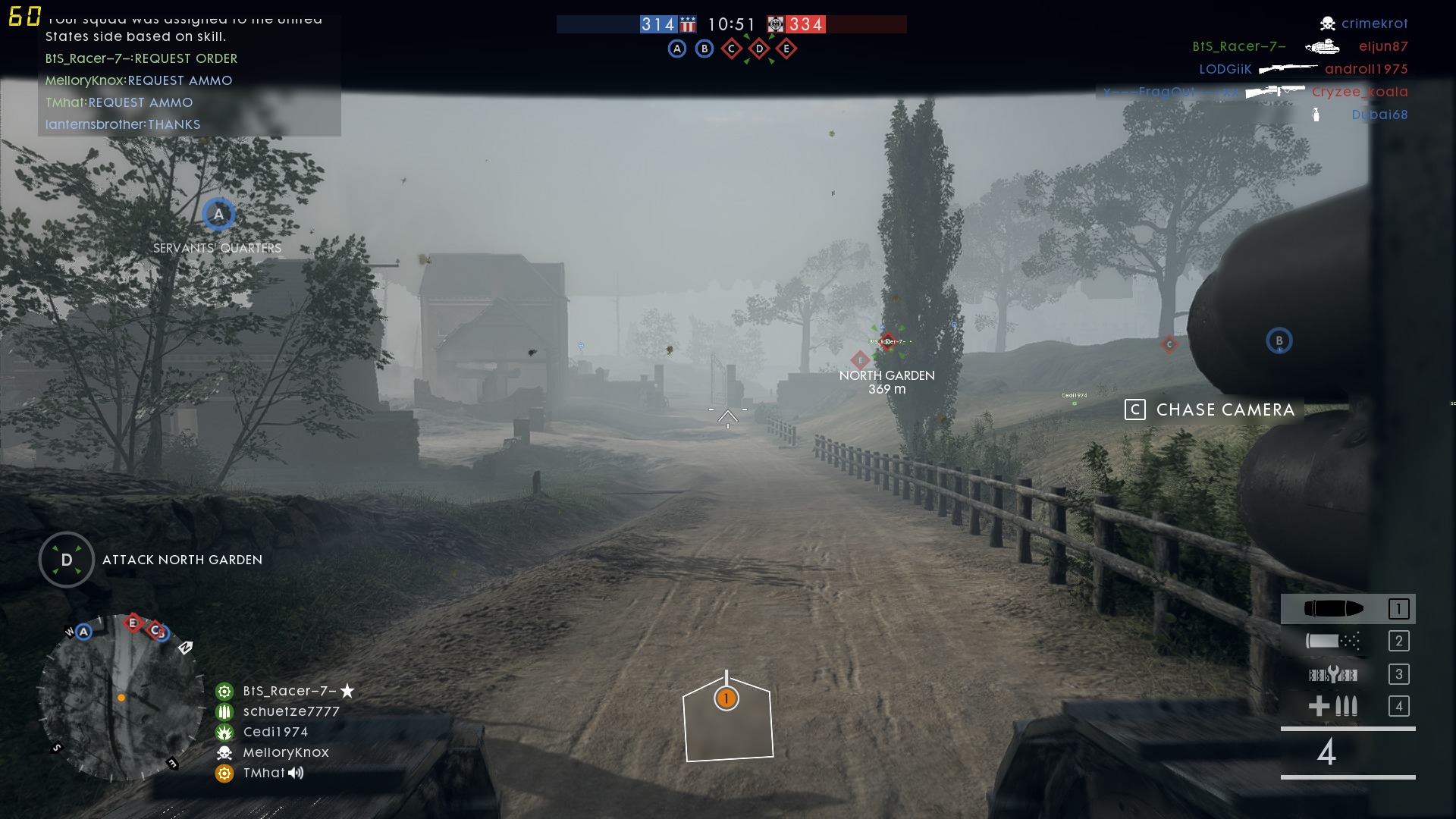Select objective D flag at top center
This screenshot has width=1456, height=819.
759,49
